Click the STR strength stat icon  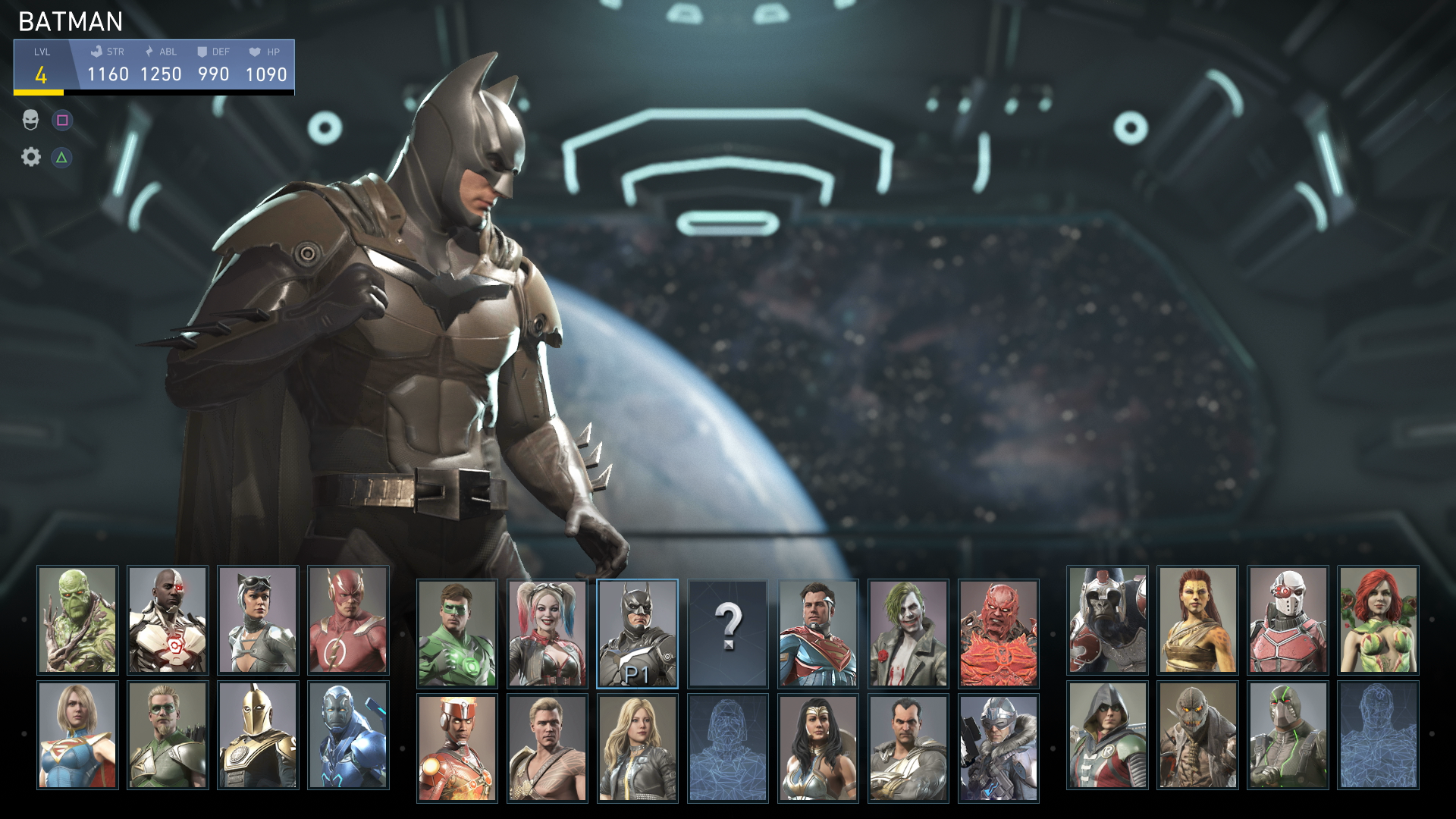click(x=96, y=52)
